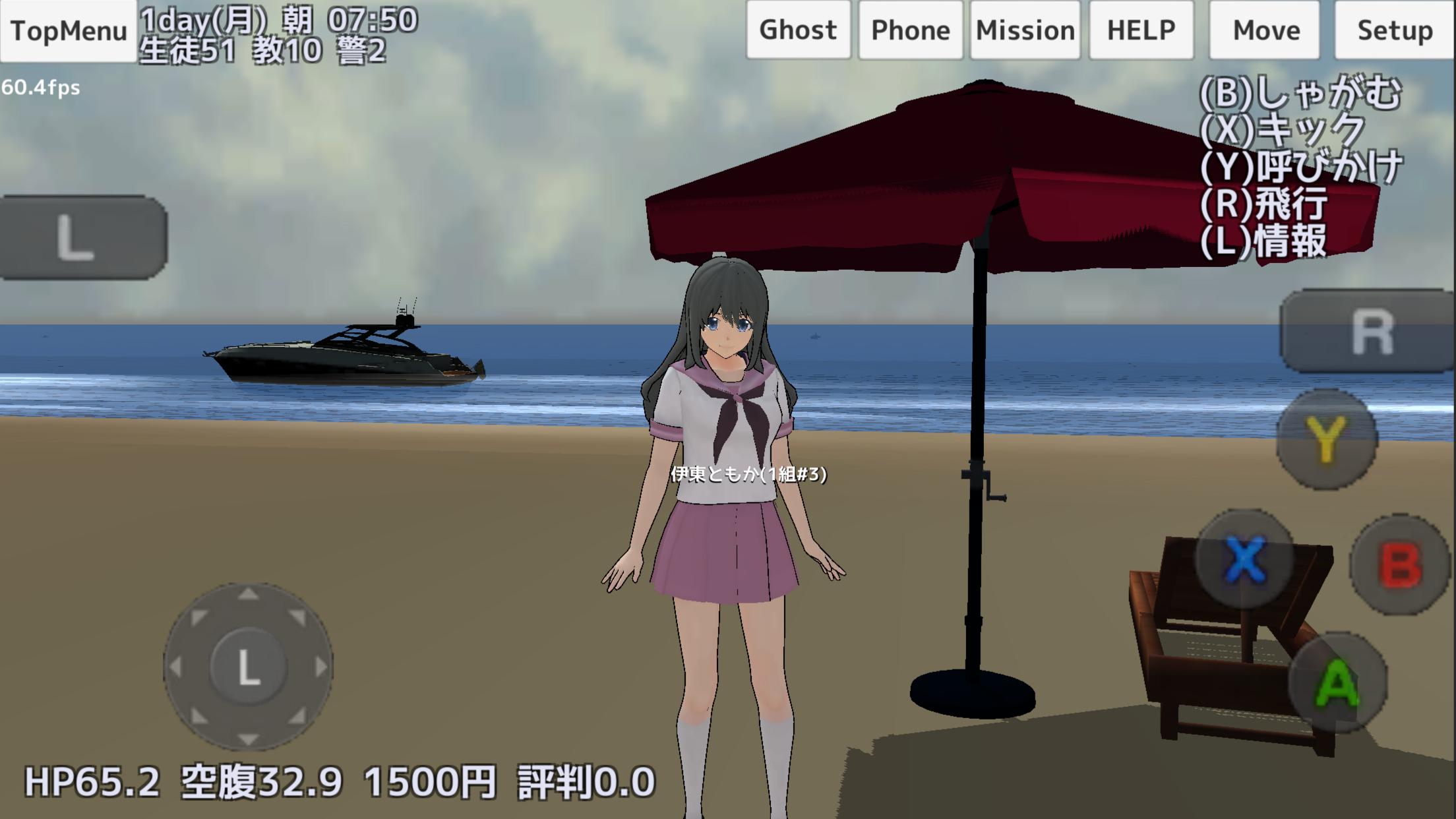This screenshot has width=1456, height=819.
Task: Tap the 60.4fps frame rate counter
Action: coord(41,86)
